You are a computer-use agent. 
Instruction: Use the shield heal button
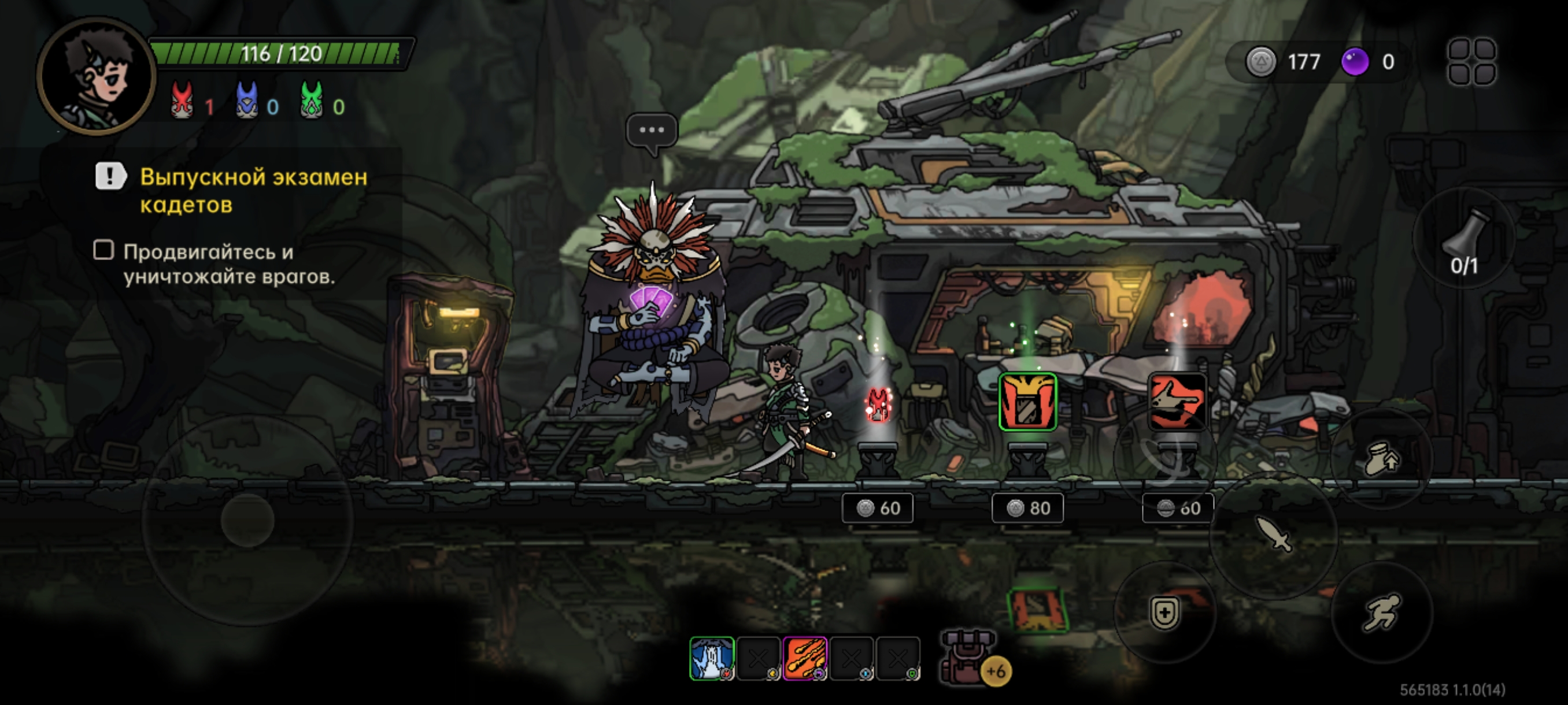click(x=1164, y=612)
